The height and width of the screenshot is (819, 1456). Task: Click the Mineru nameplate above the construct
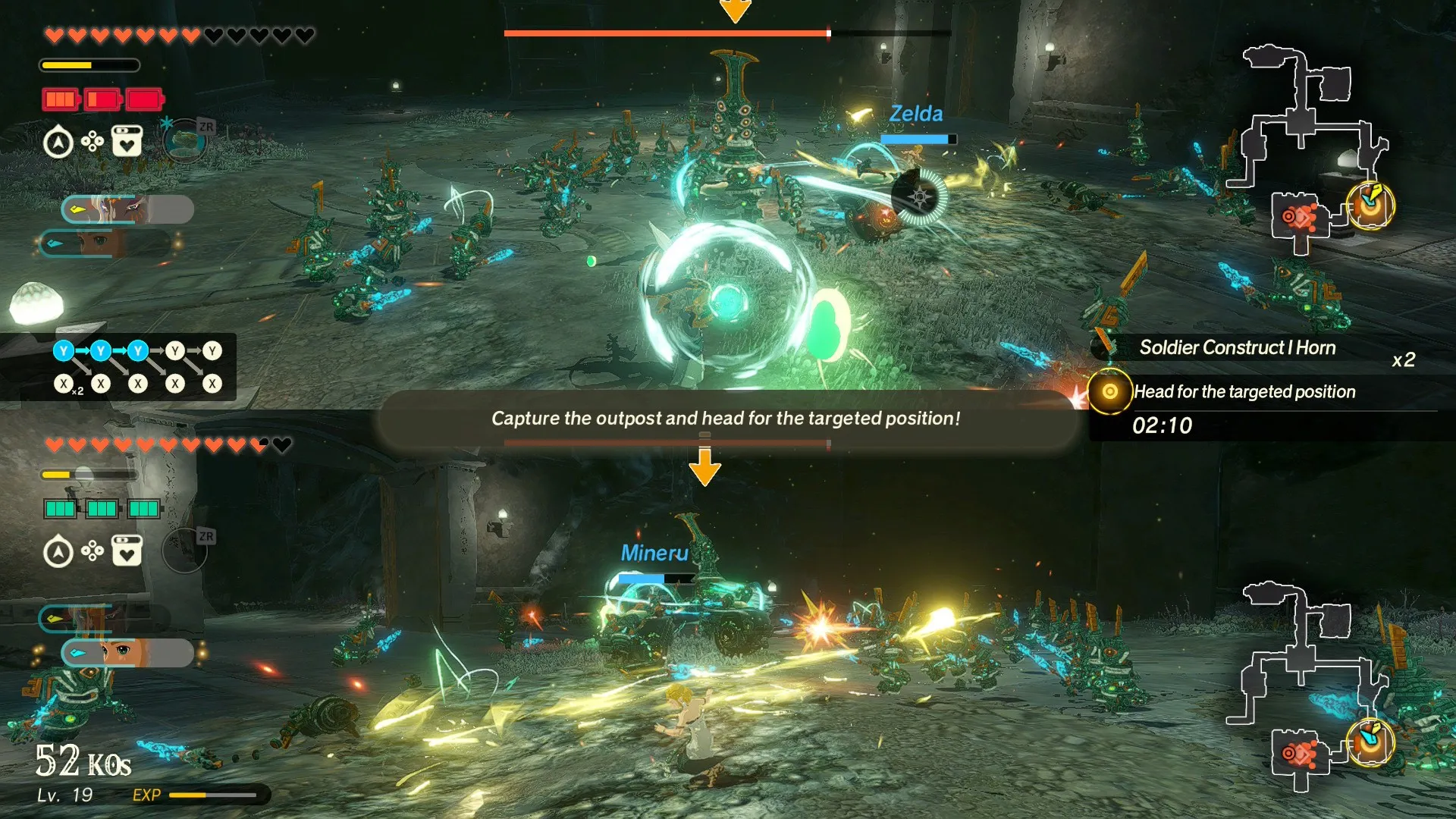pyautogui.click(x=654, y=554)
